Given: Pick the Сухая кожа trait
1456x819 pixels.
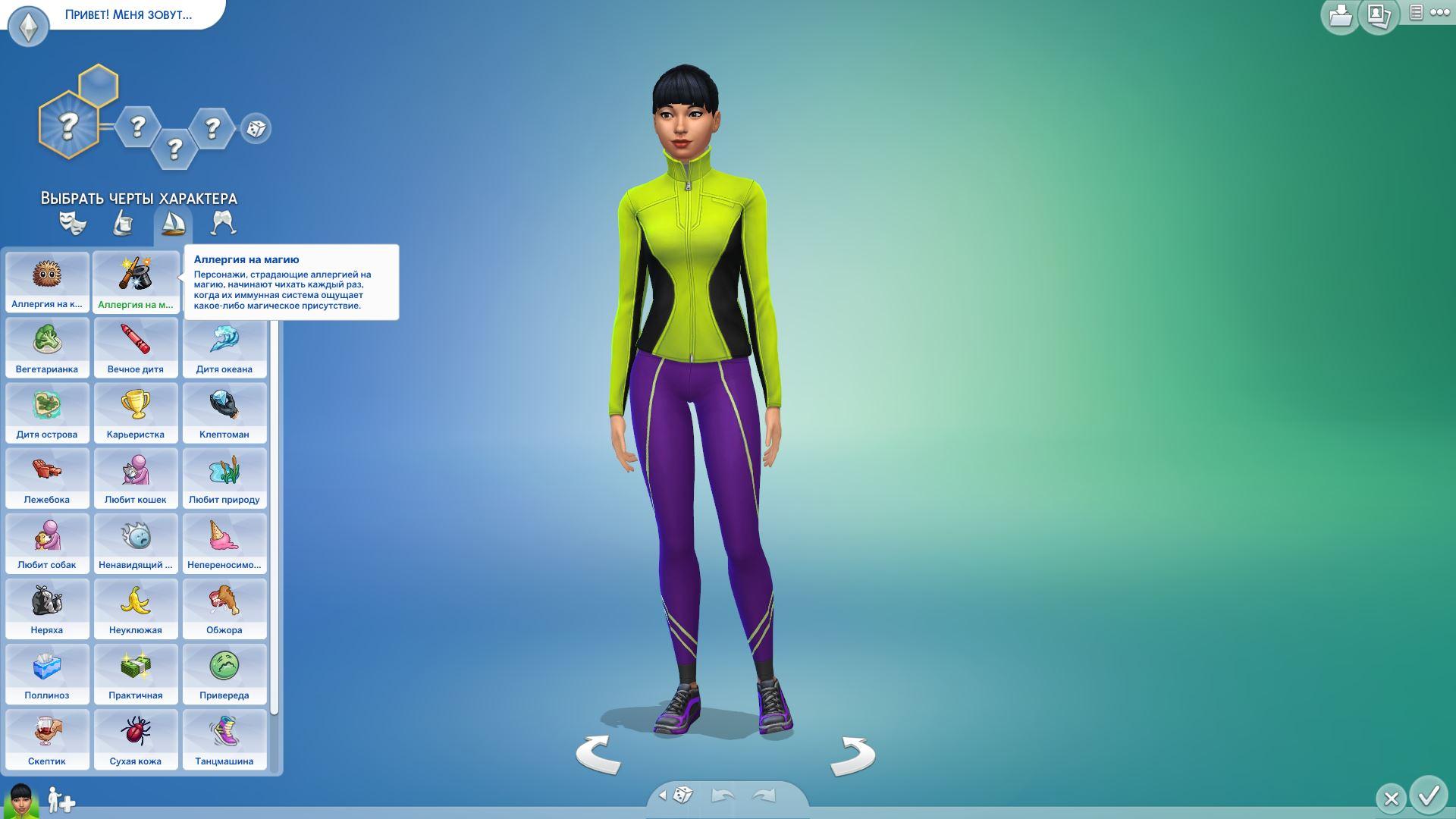Looking at the screenshot, I should click(136, 739).
